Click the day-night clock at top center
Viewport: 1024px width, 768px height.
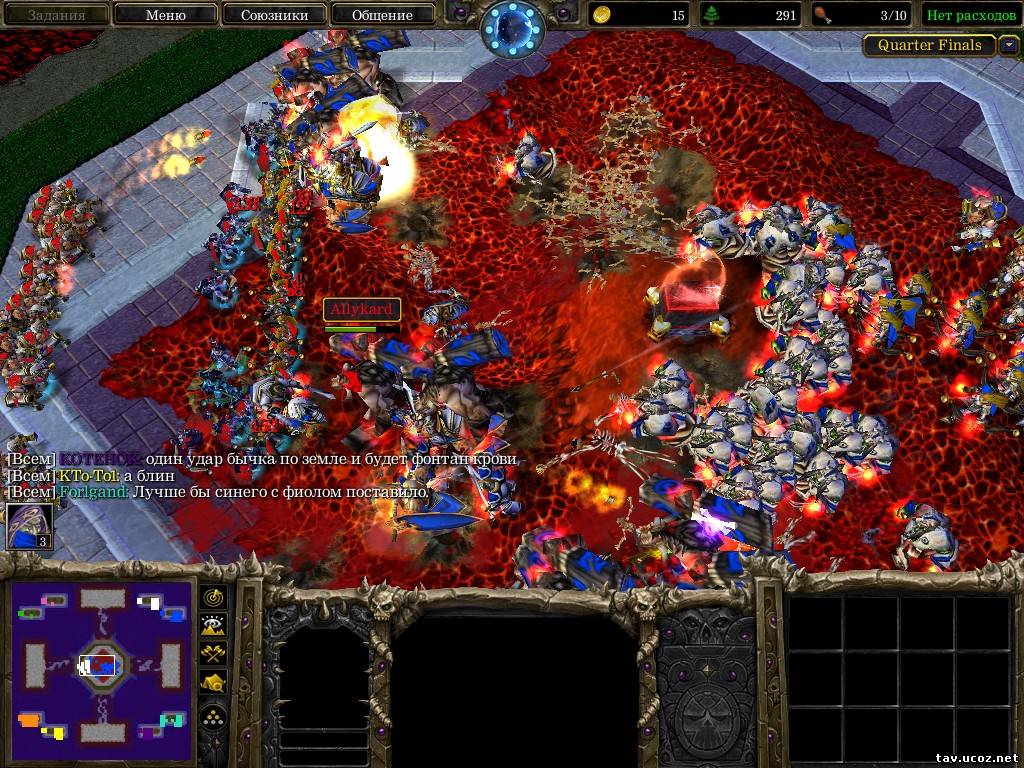[510, 27]
